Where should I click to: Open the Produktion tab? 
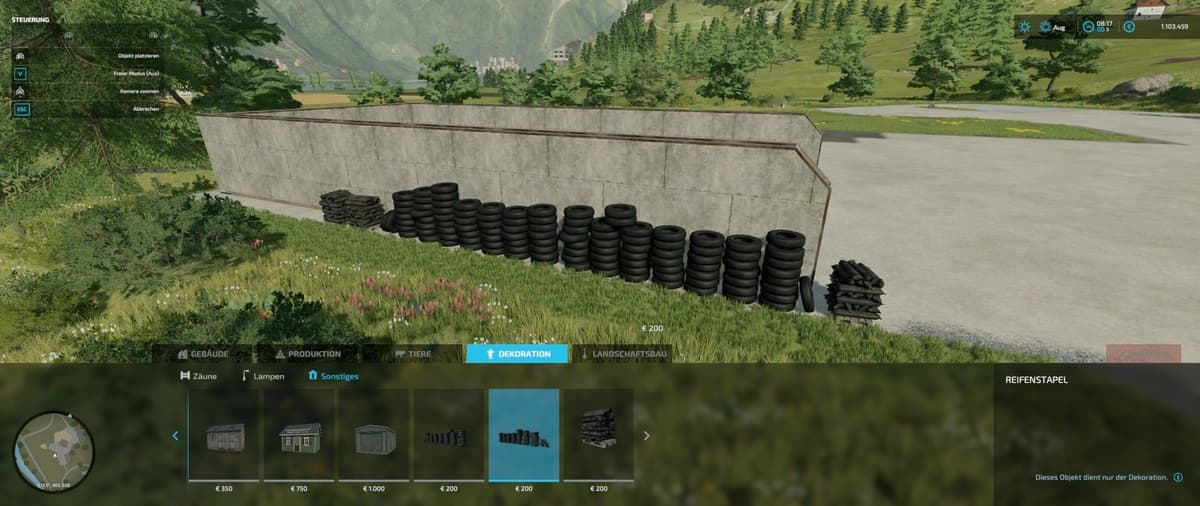(x=307, y=354)
